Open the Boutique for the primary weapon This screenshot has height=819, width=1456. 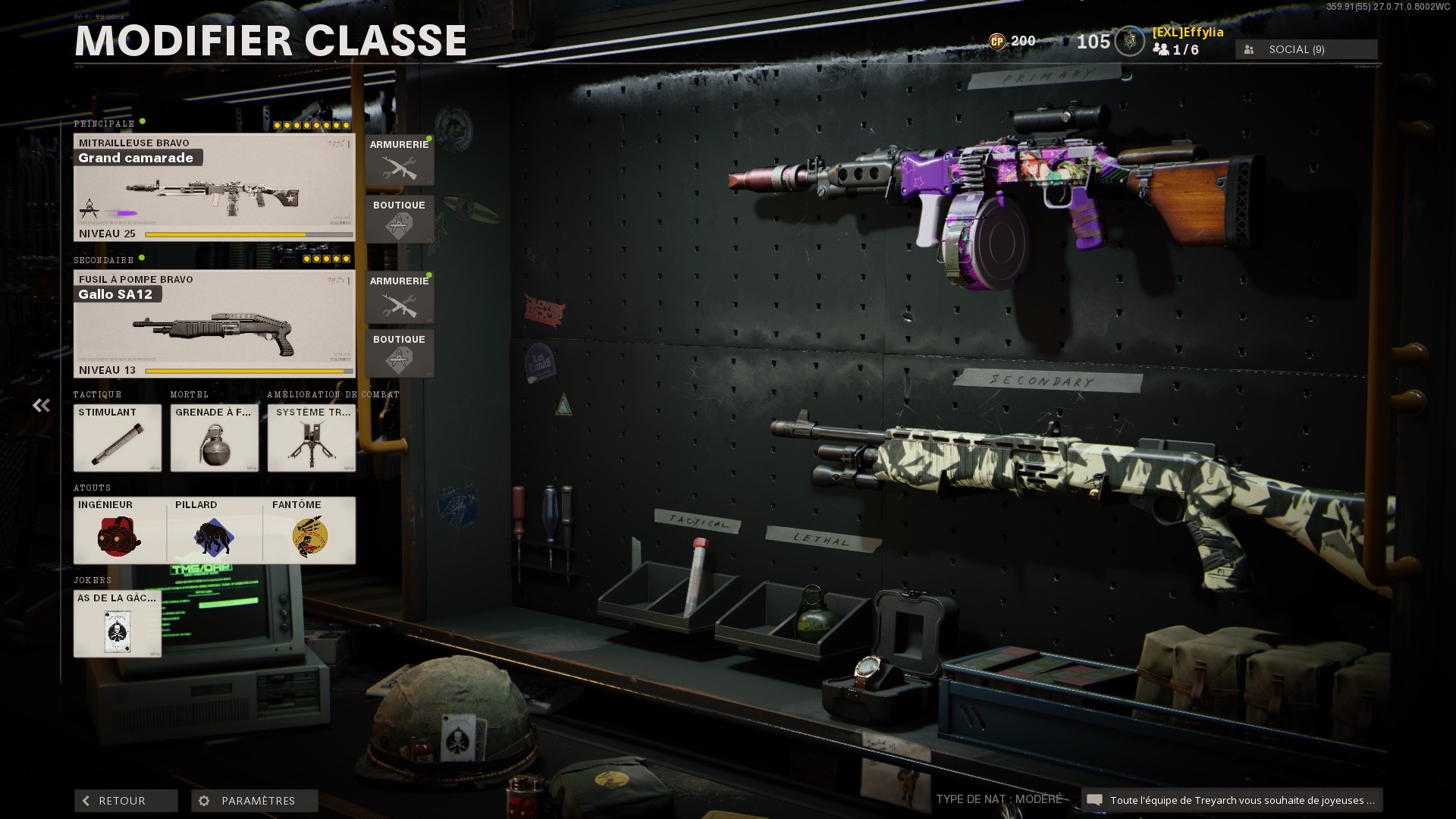[400, 220]
